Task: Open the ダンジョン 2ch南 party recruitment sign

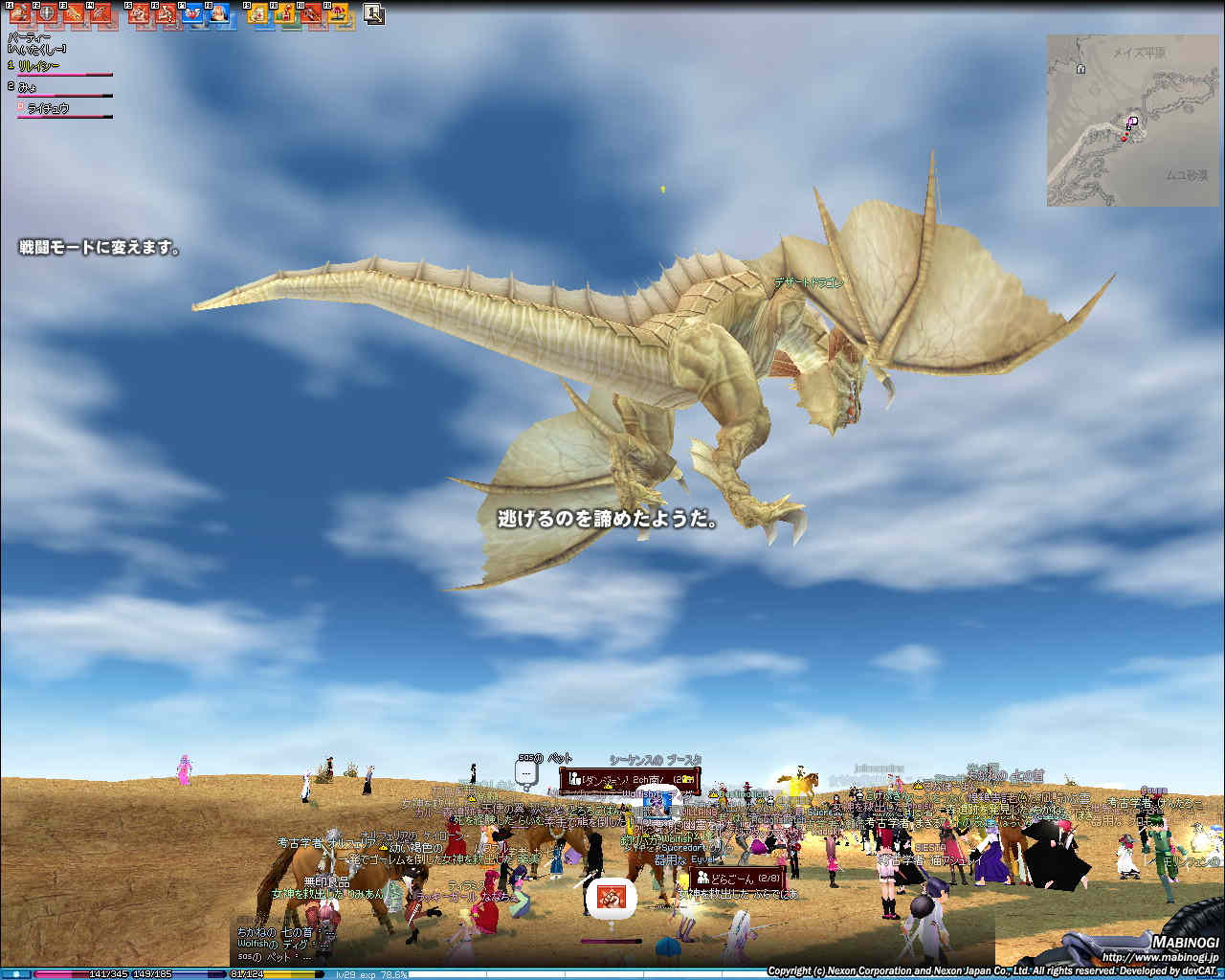Action: (x=630, y=780)
